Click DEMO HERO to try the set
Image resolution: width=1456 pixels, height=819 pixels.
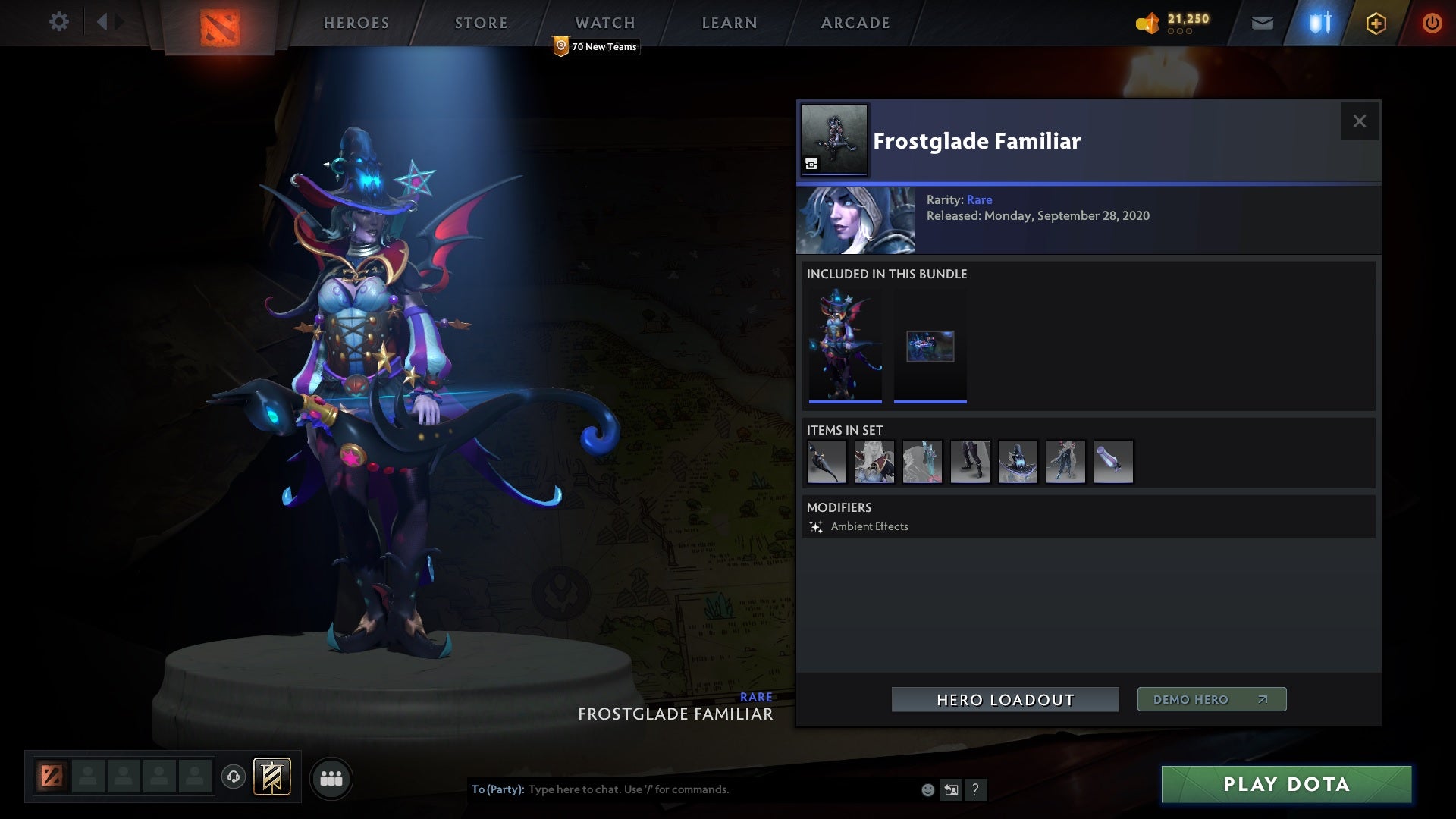[x=1210, y=699]
